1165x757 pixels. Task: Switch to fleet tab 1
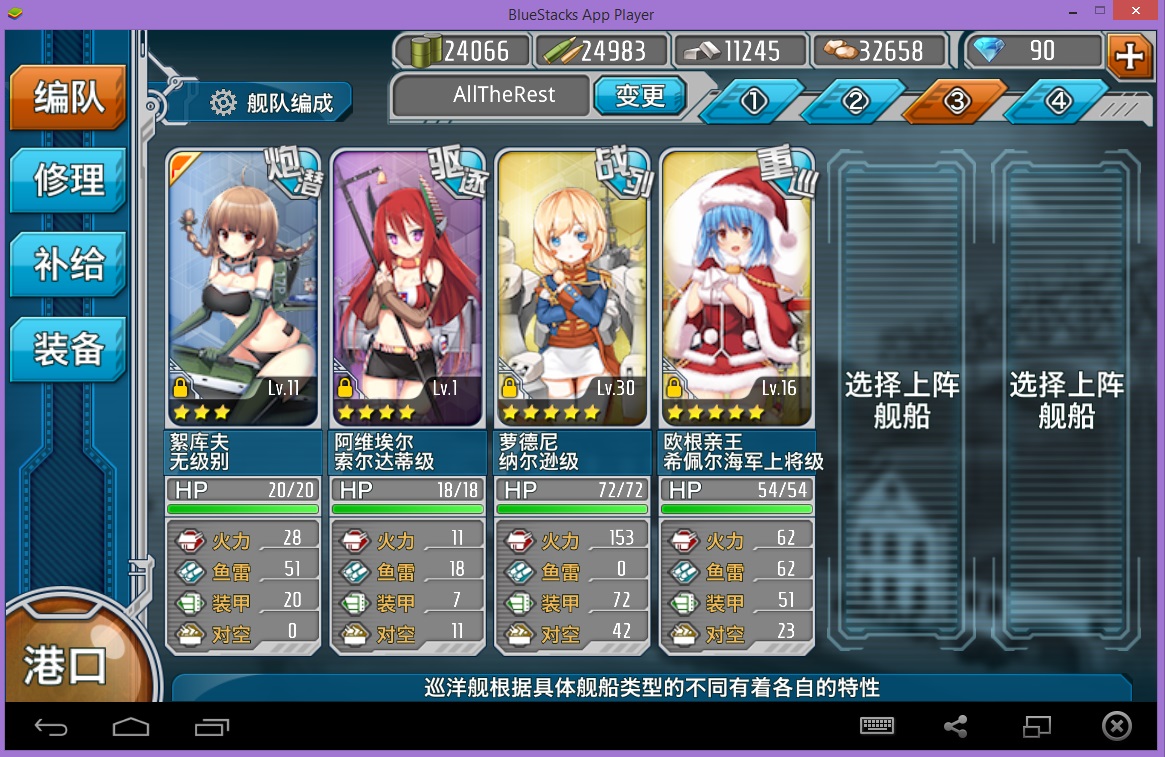click(x=754, y=101)
